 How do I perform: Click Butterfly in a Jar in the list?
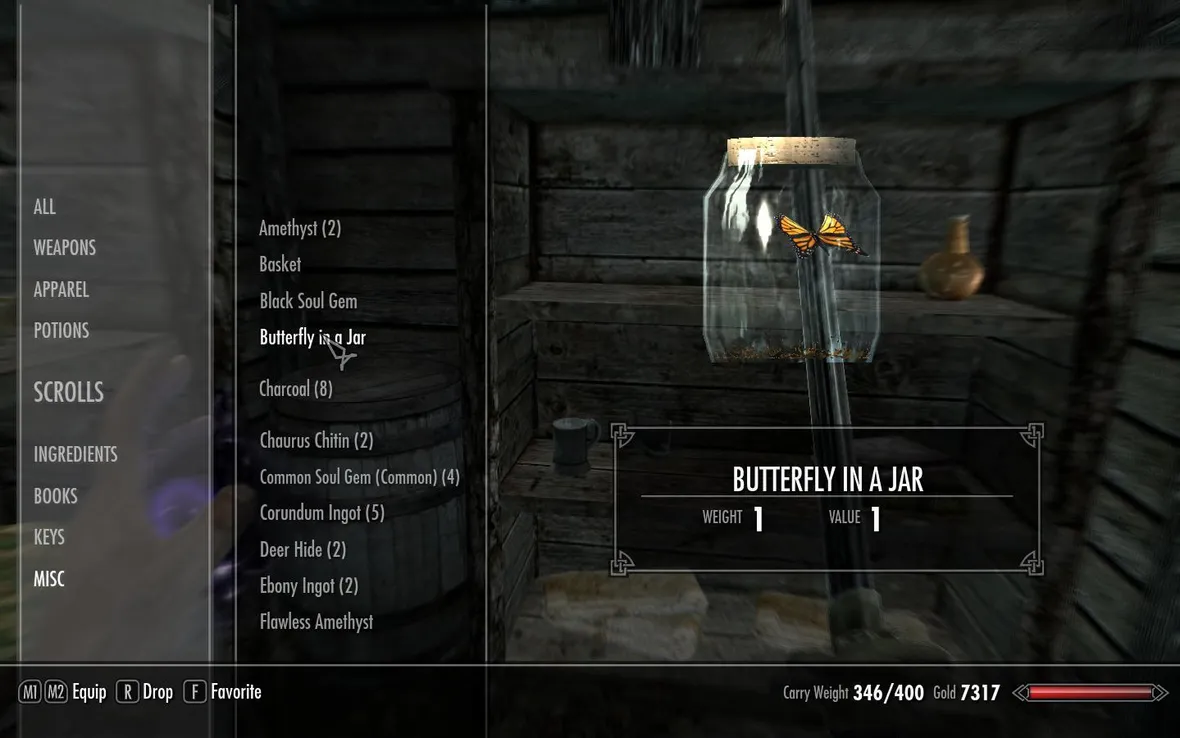click(312, 338)
